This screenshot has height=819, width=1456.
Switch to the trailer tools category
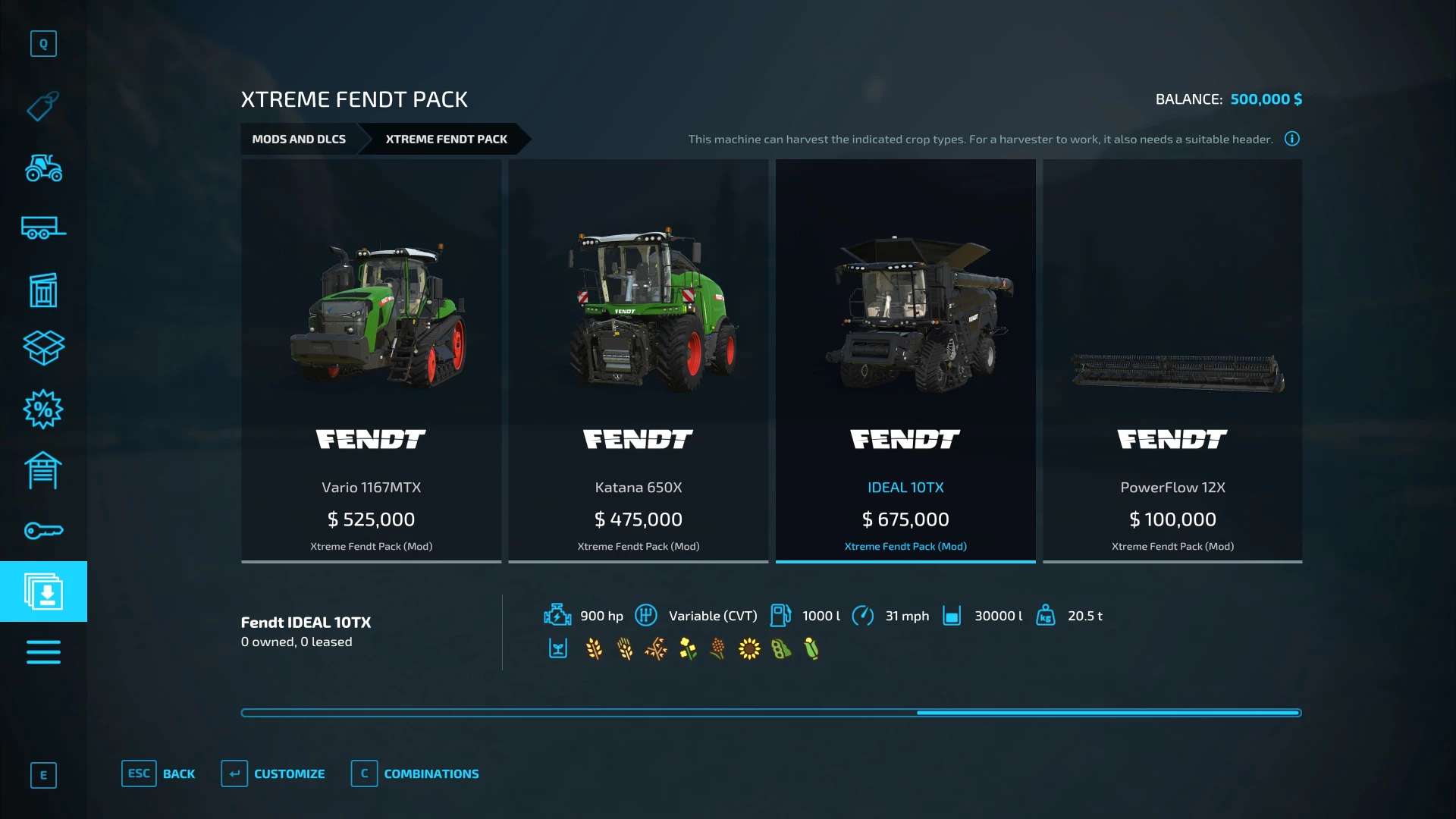coord(43,227)
